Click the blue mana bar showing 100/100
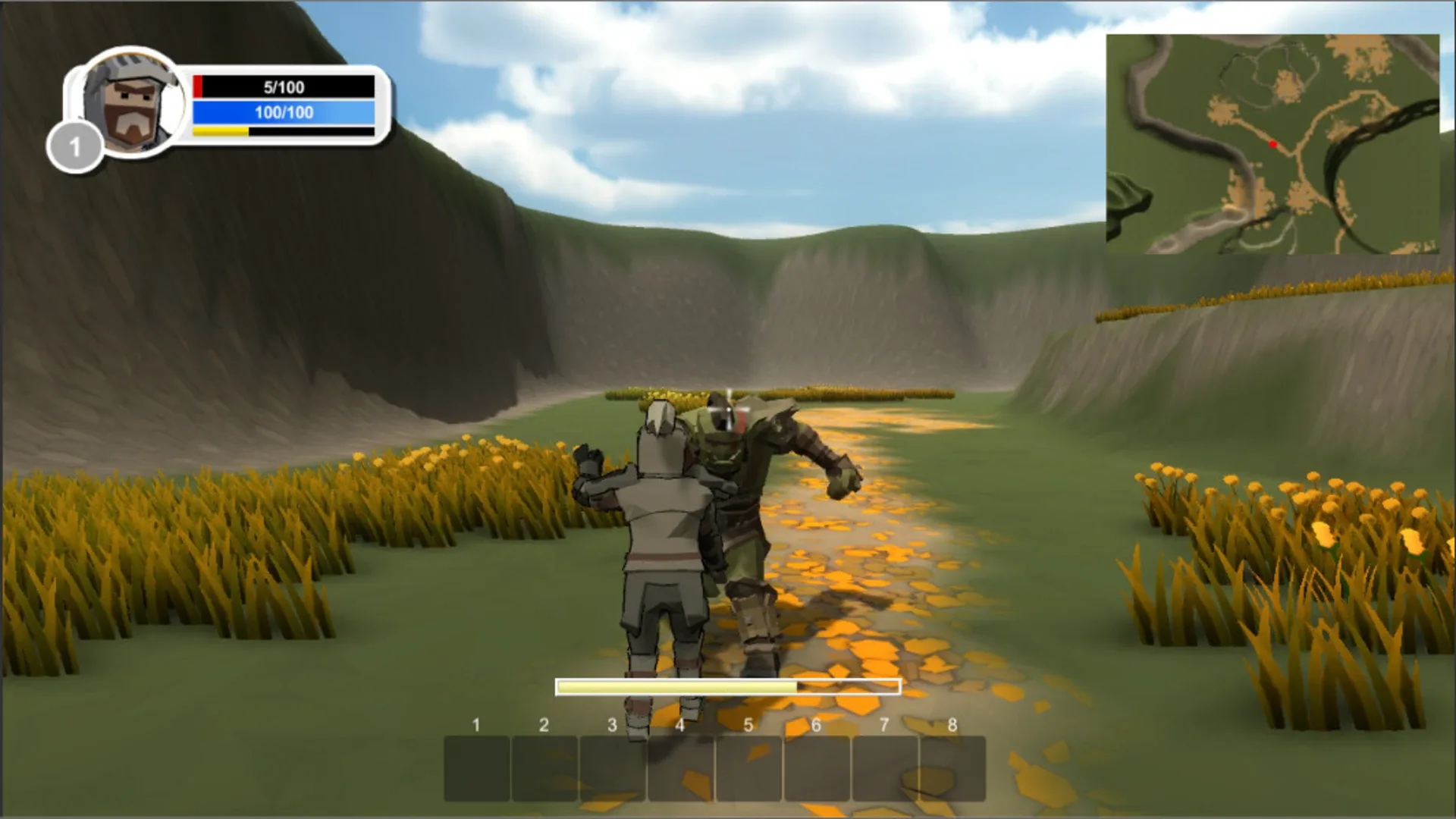 (x=283, y=110)
